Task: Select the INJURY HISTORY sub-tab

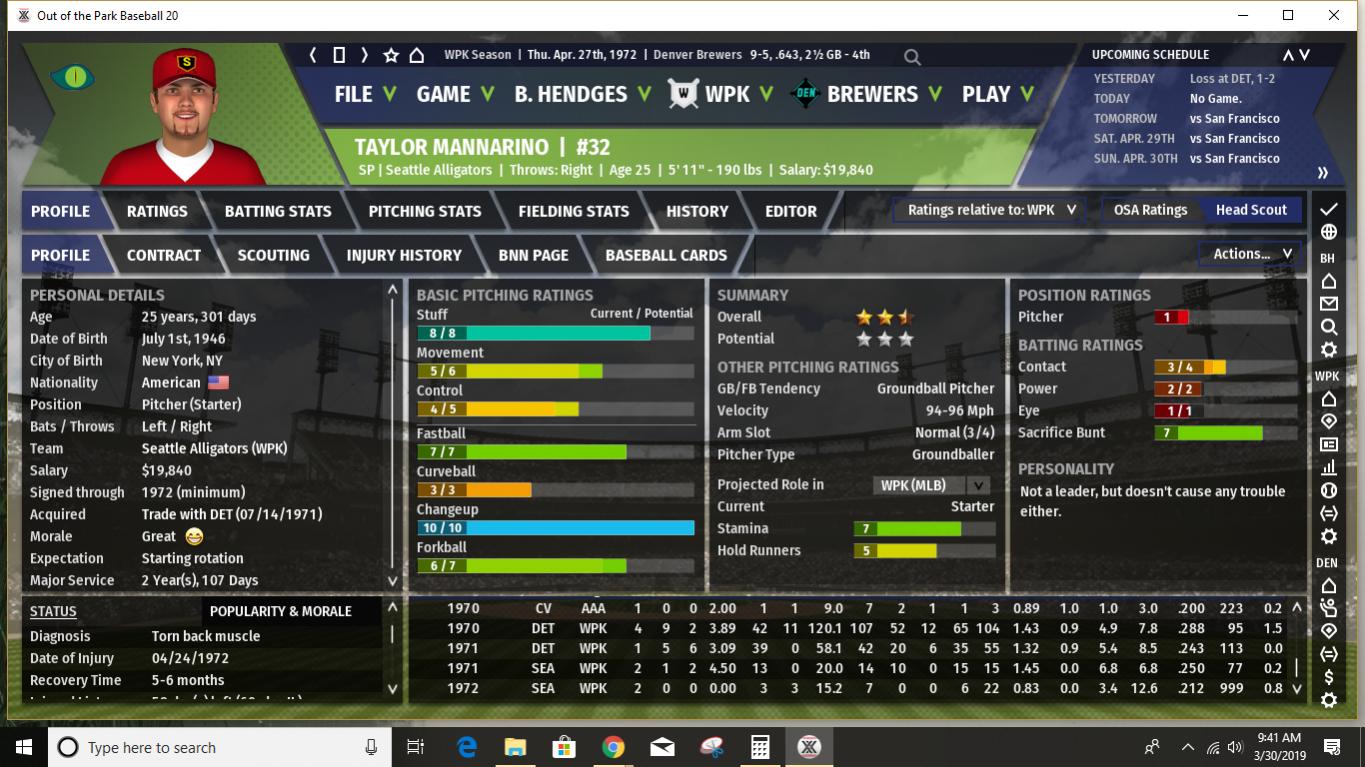Action: click(x=404, y=255)
